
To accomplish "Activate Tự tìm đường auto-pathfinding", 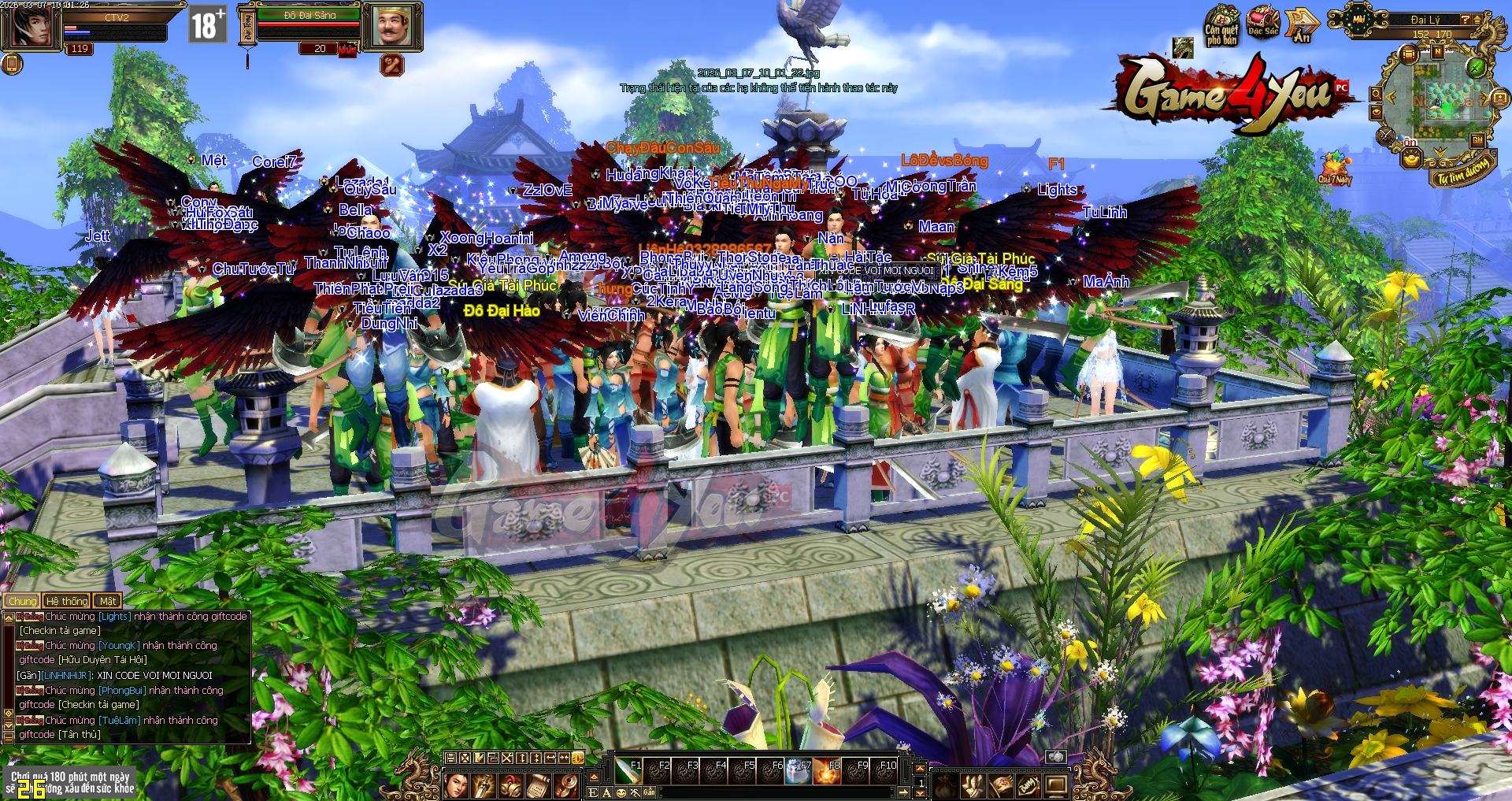I will pyautogui.click(x=1463, y=170).
